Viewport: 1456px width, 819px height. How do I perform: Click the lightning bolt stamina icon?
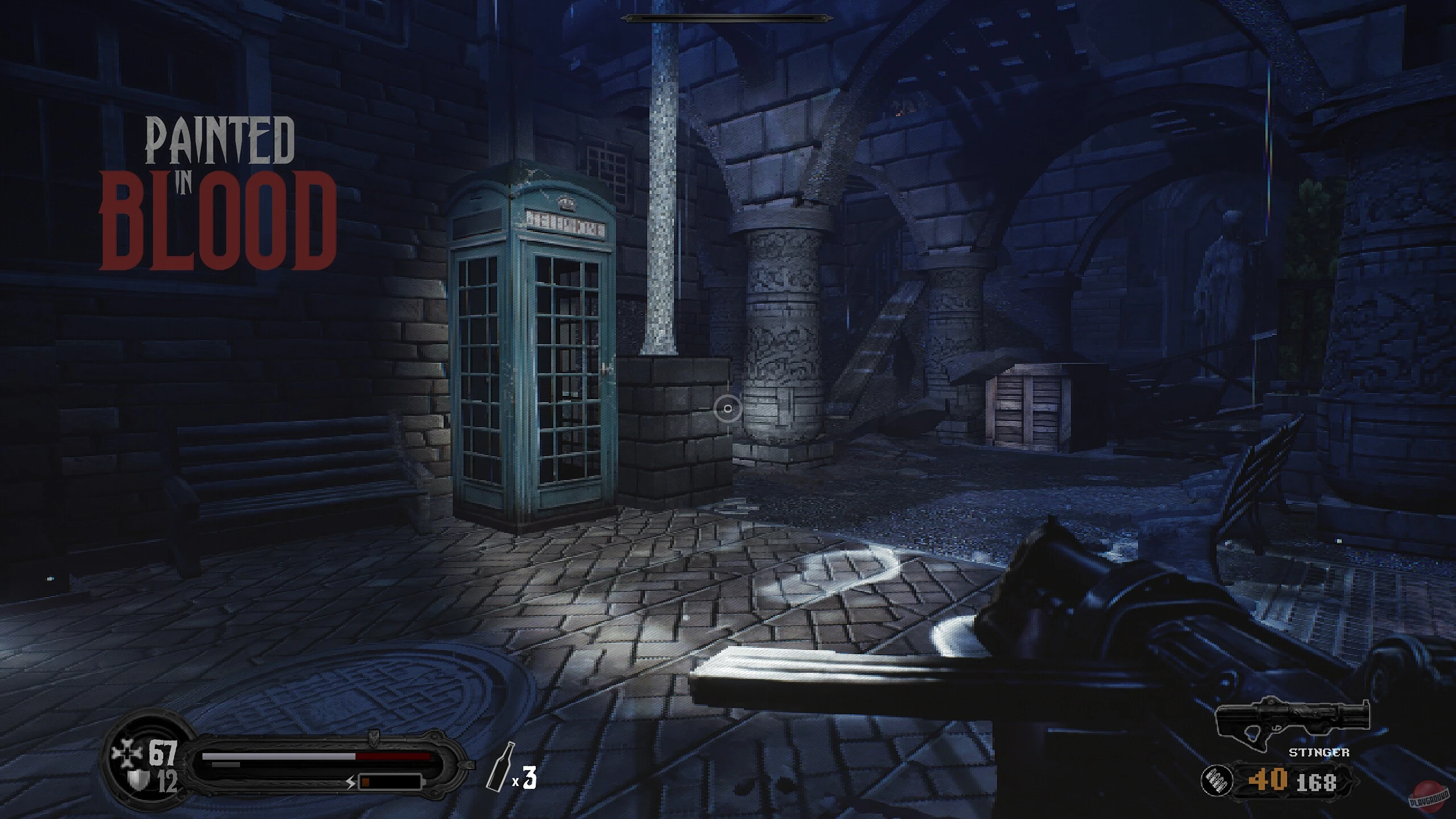pyautogui.click(x=350, y=784)
